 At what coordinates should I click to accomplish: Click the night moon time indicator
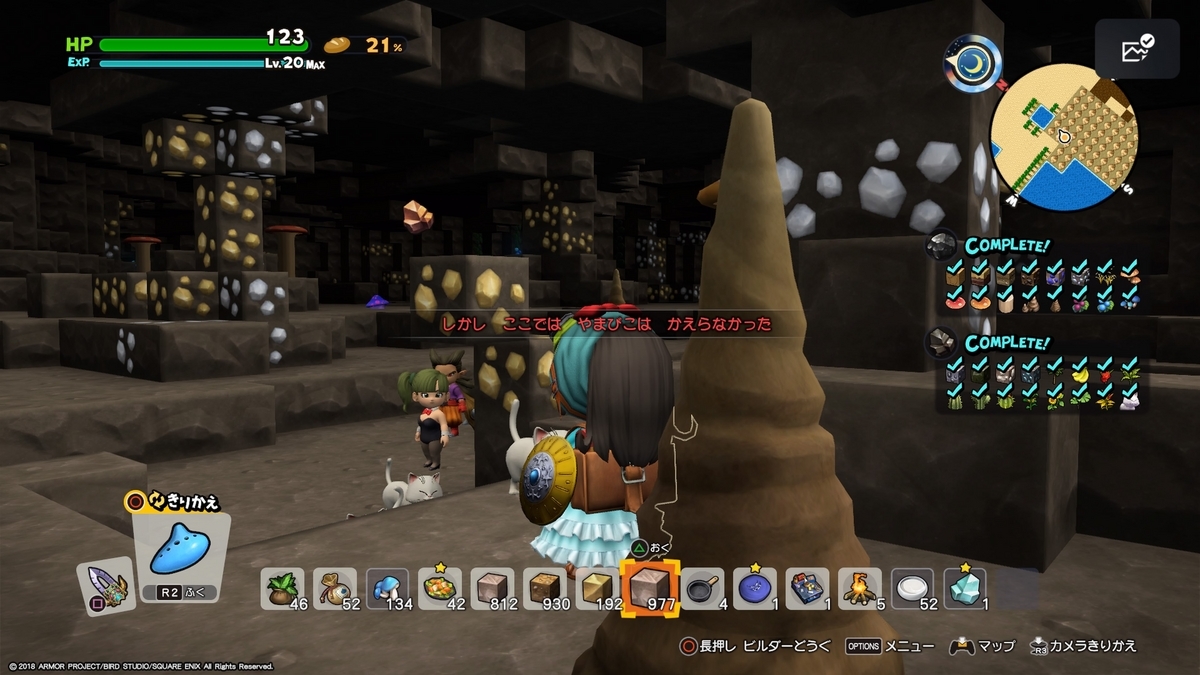pyautogui.click(x=974, y=62)
